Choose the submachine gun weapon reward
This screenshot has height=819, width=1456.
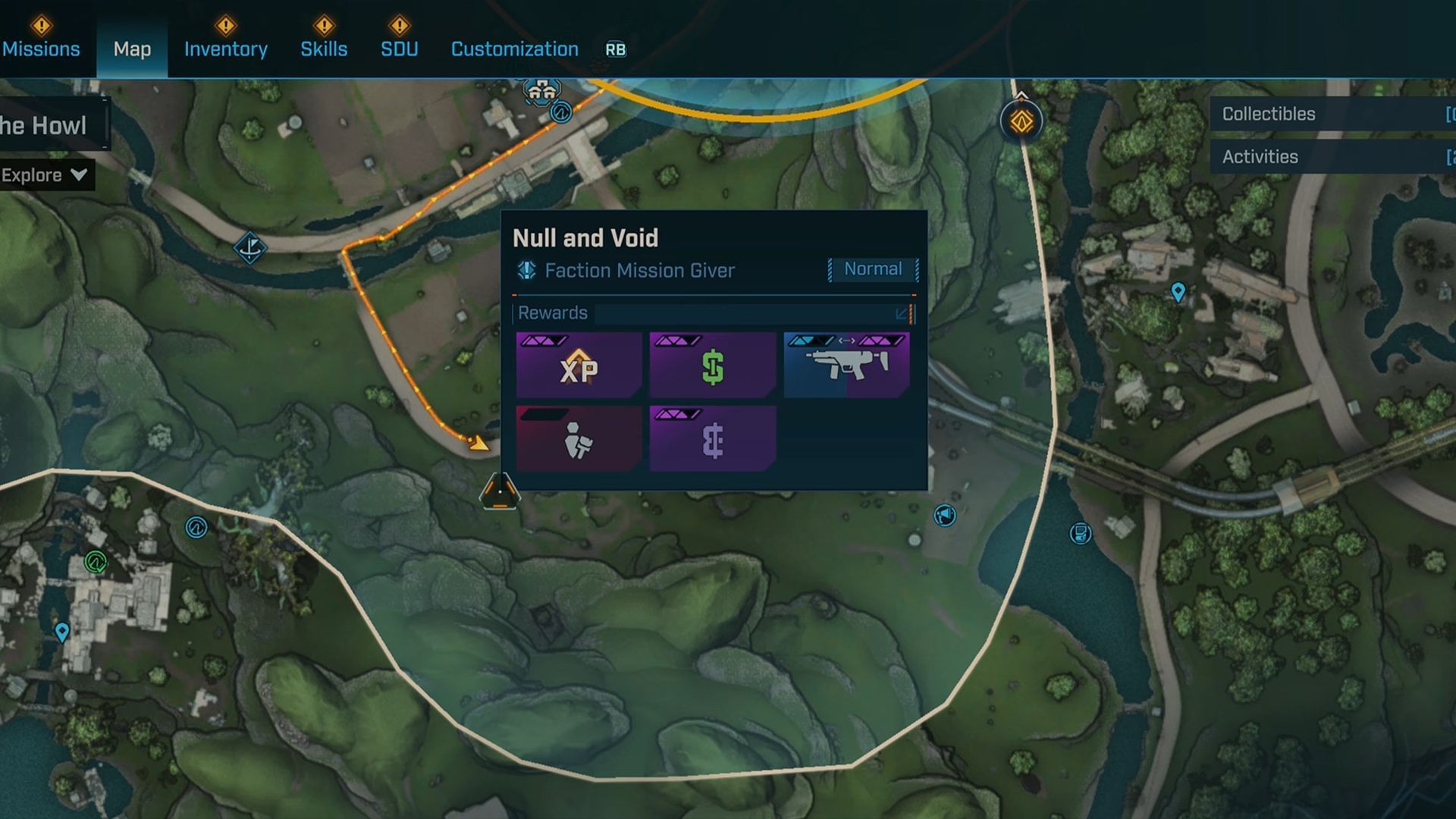click(x=846, y=365)
